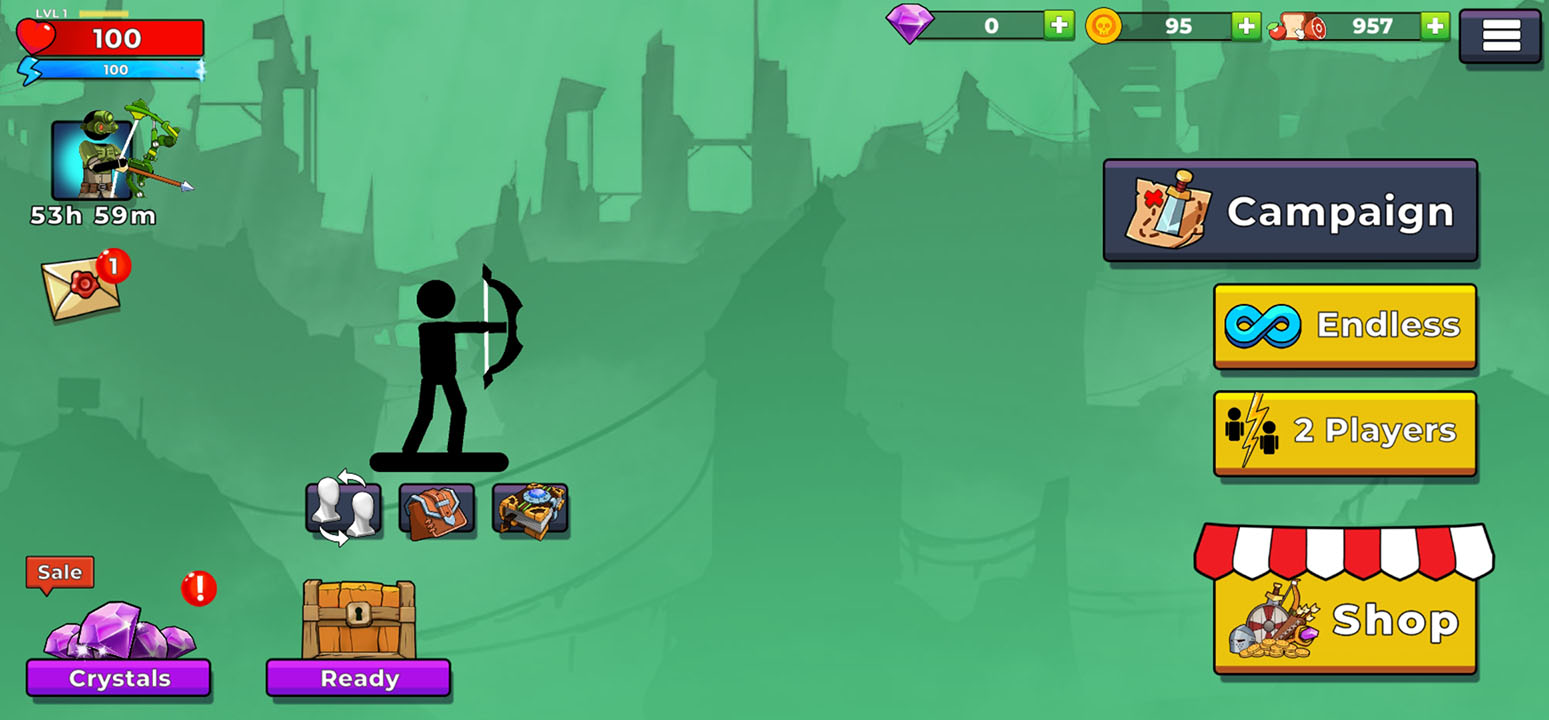
Task: Buy more skull coins via the plus button
Action: pyautogui.click(x=1245, y=26)
